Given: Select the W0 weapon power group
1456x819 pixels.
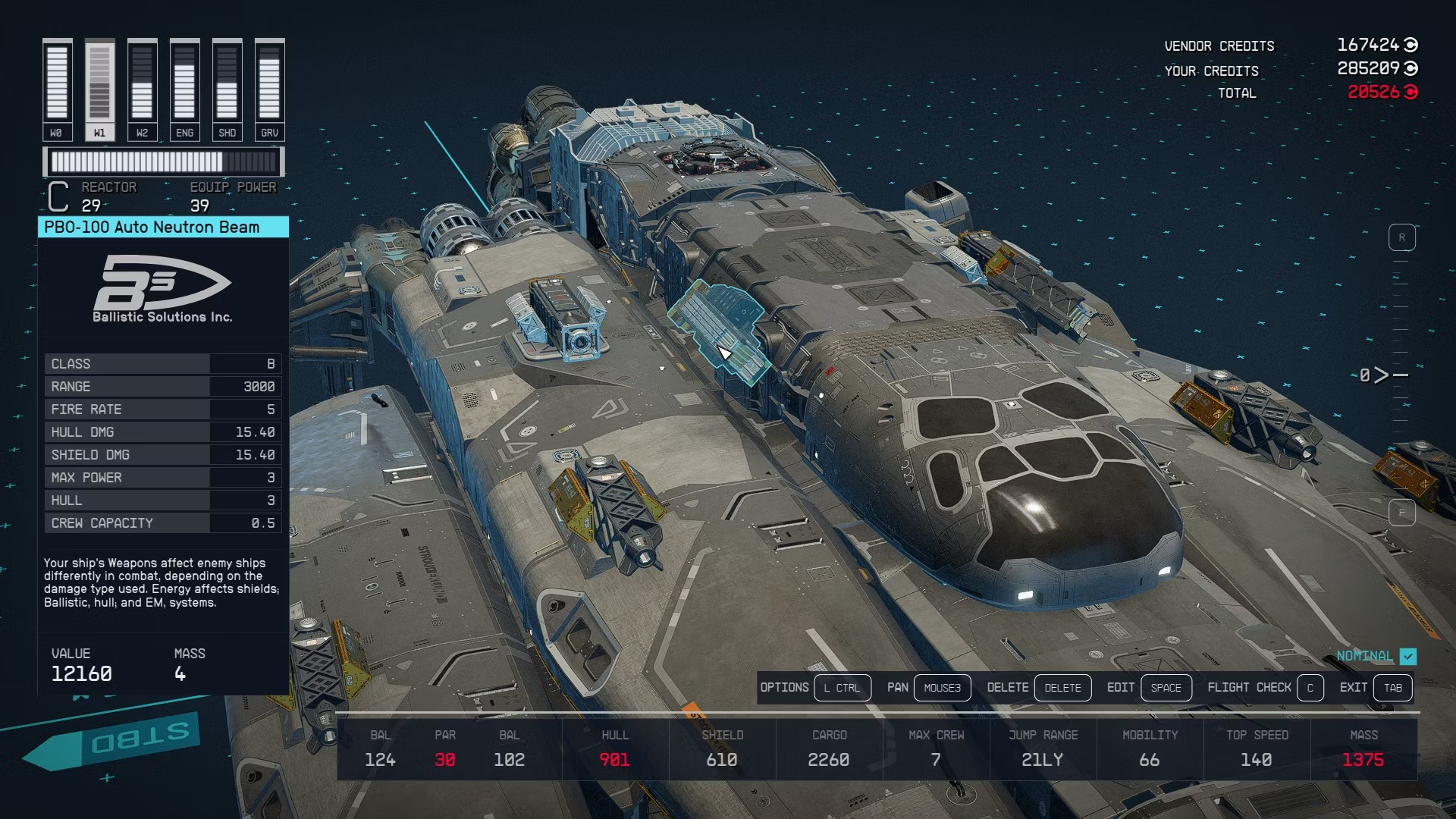Looking at the screenshot, I should 57,89.
